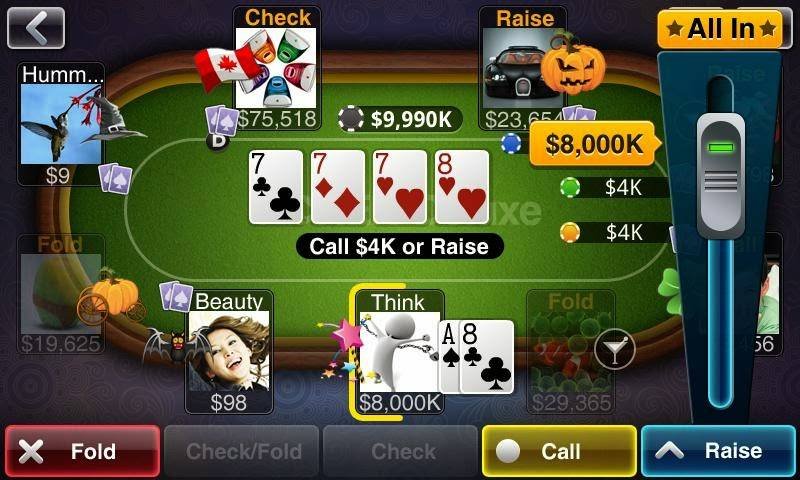Raise the bet
Screen dimensions: 800x480
pyautogui.click(x=718, y=451)
